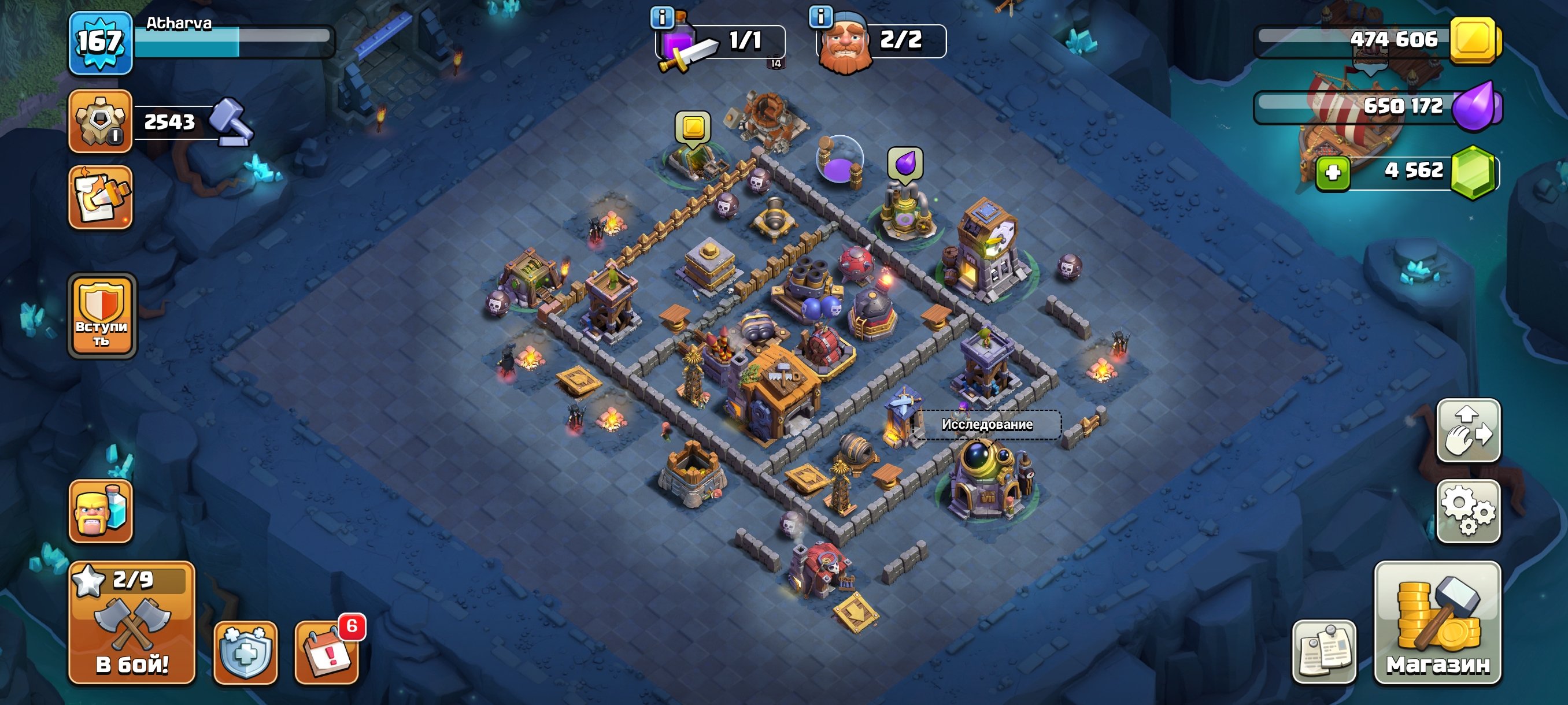The width and height of the screenshot is (1568, 705).
Task: Open troop training via Barbarian potion icon
Action: tap(102, 514)
